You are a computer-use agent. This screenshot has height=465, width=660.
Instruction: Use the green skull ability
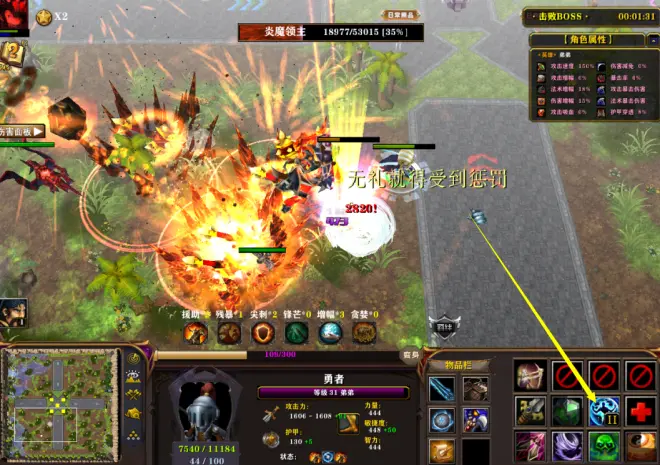(x=603, y=446)
